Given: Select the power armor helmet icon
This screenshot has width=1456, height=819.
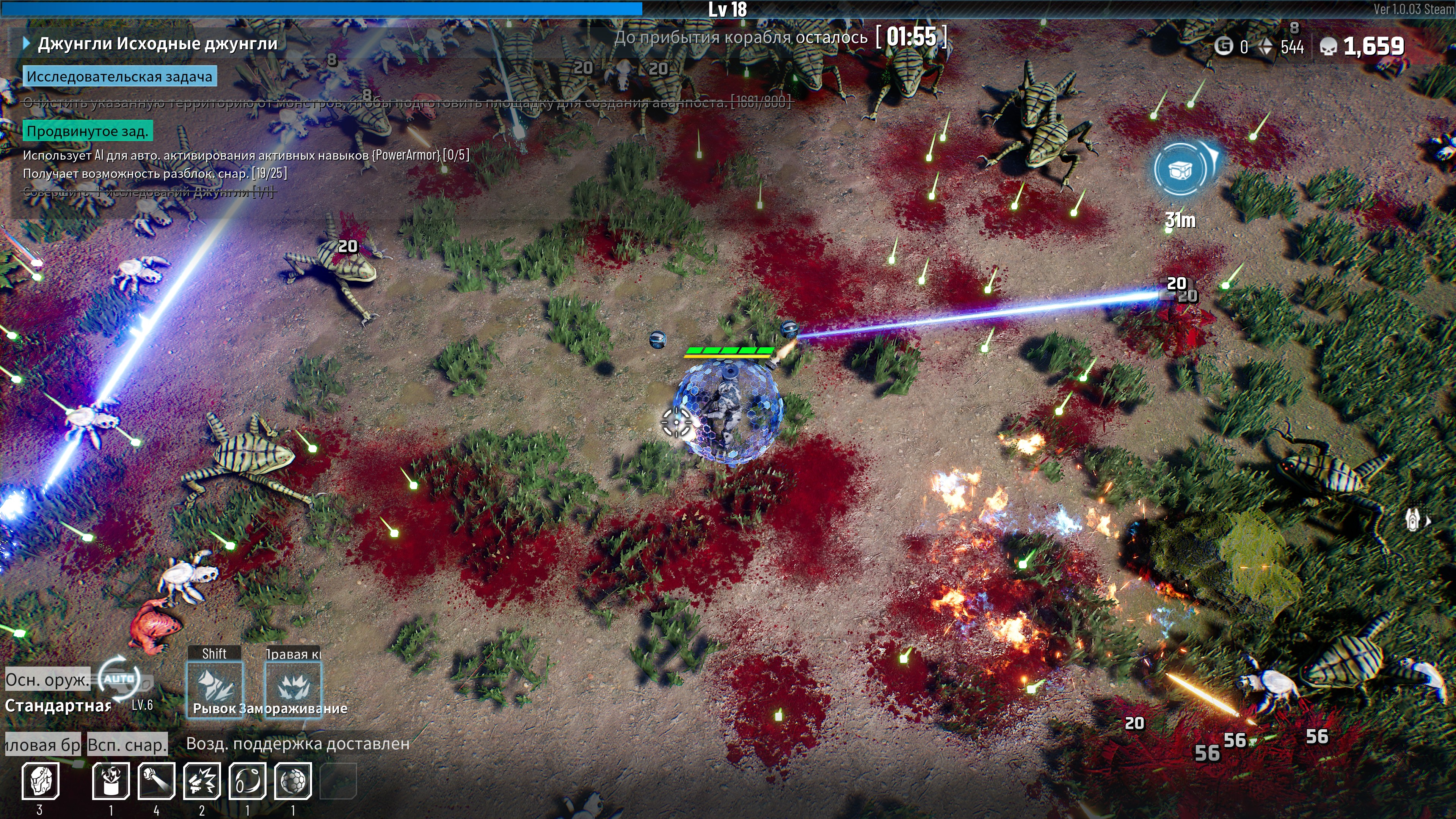Looking at the screenshot, I should click(41, 781).
